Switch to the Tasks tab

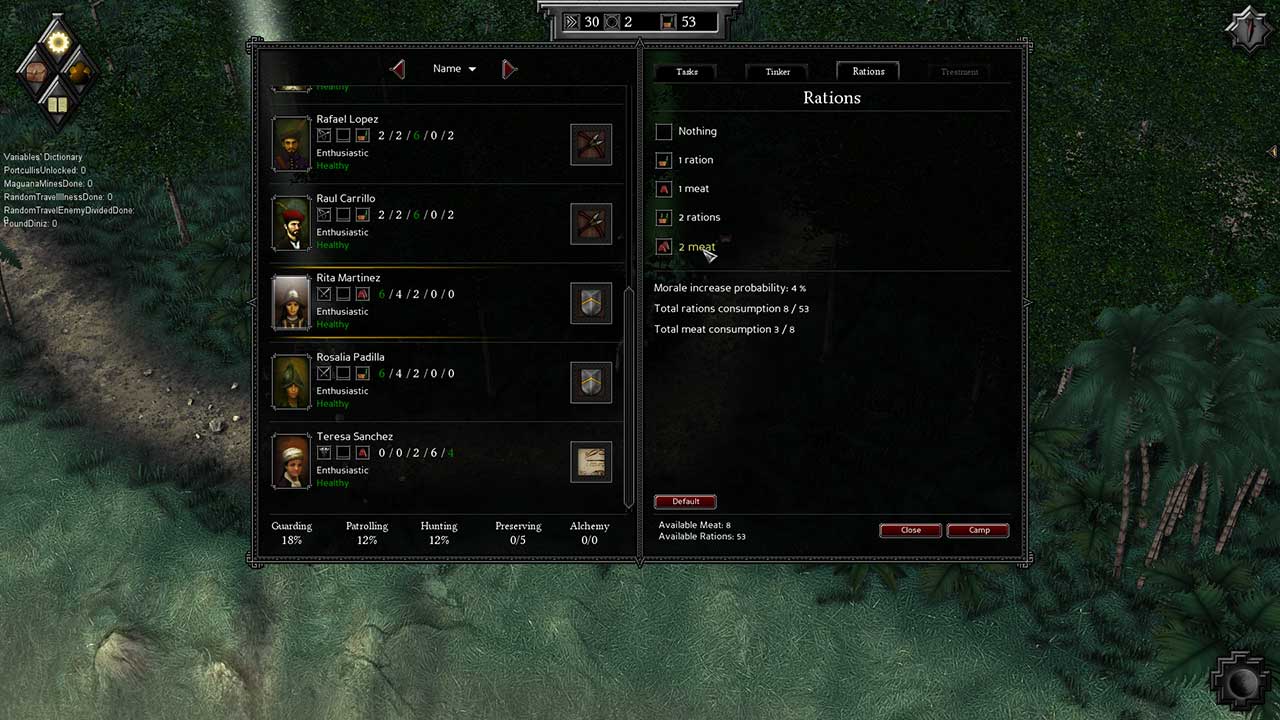tap(687, 71)
